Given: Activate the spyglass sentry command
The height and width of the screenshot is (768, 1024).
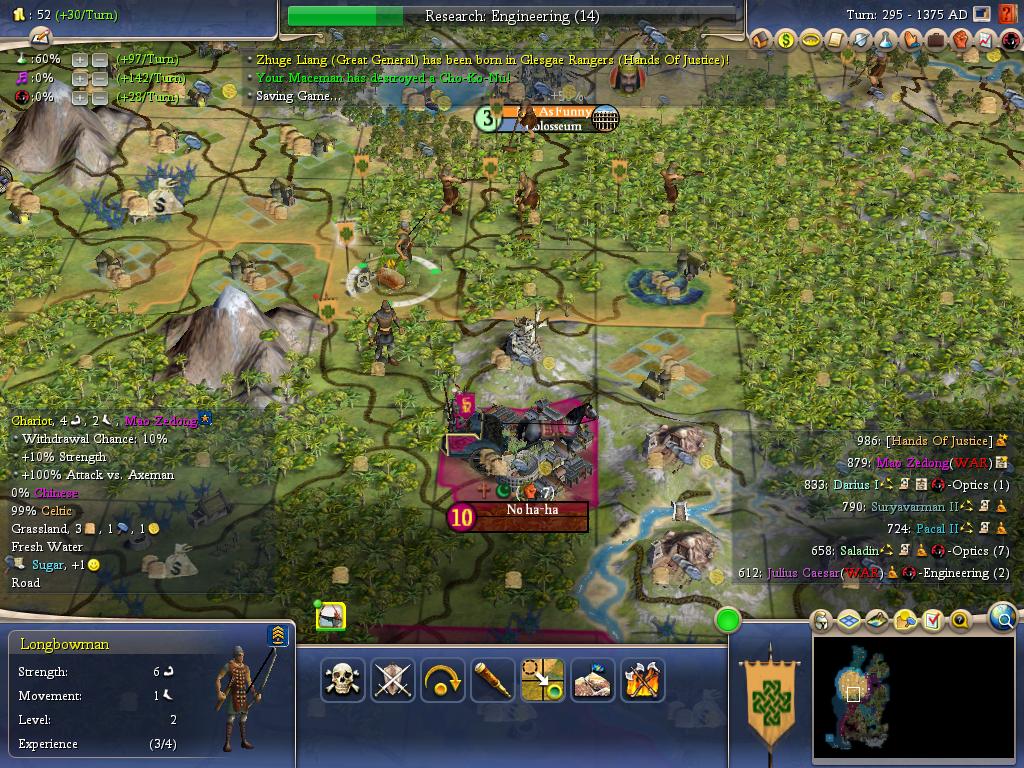Looking at the screenshot, I should (x=492, y=680).
